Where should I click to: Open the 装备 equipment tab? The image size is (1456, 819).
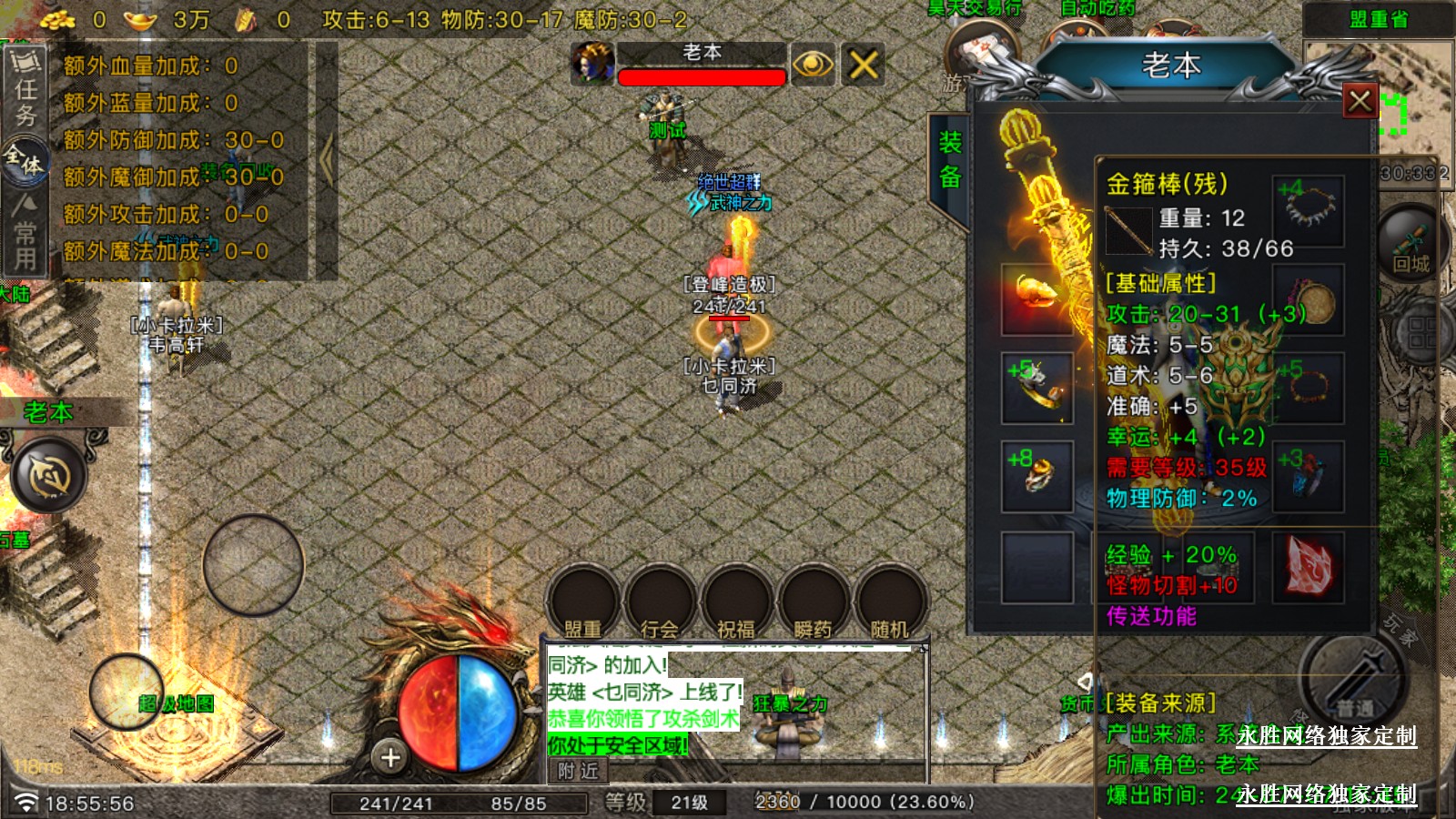(950, 159)
